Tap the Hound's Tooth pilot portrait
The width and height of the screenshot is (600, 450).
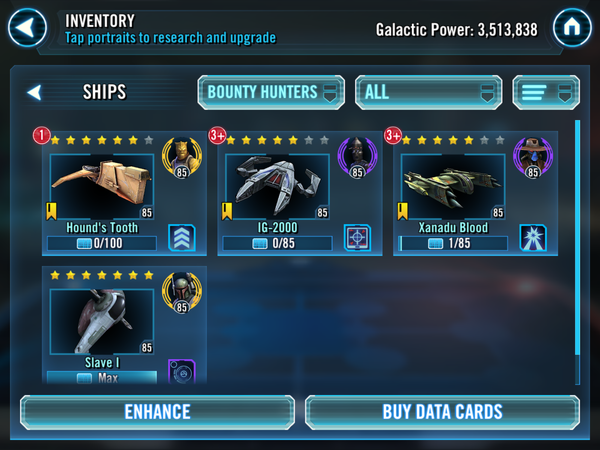tap(181, 157)
